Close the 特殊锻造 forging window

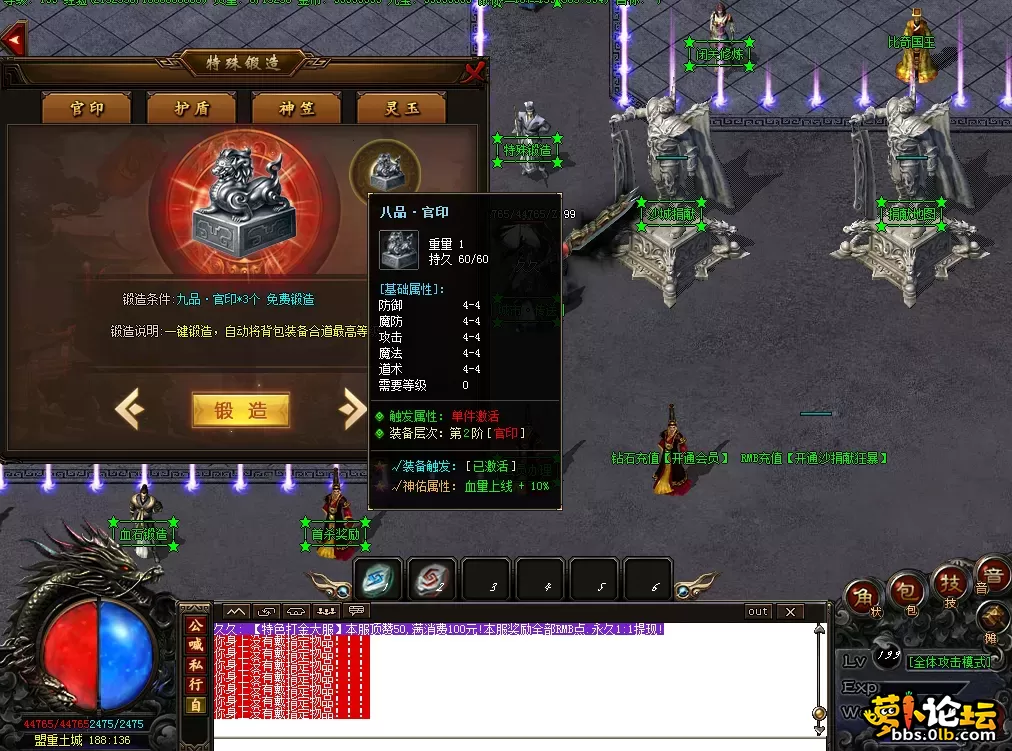pos(474,71)
